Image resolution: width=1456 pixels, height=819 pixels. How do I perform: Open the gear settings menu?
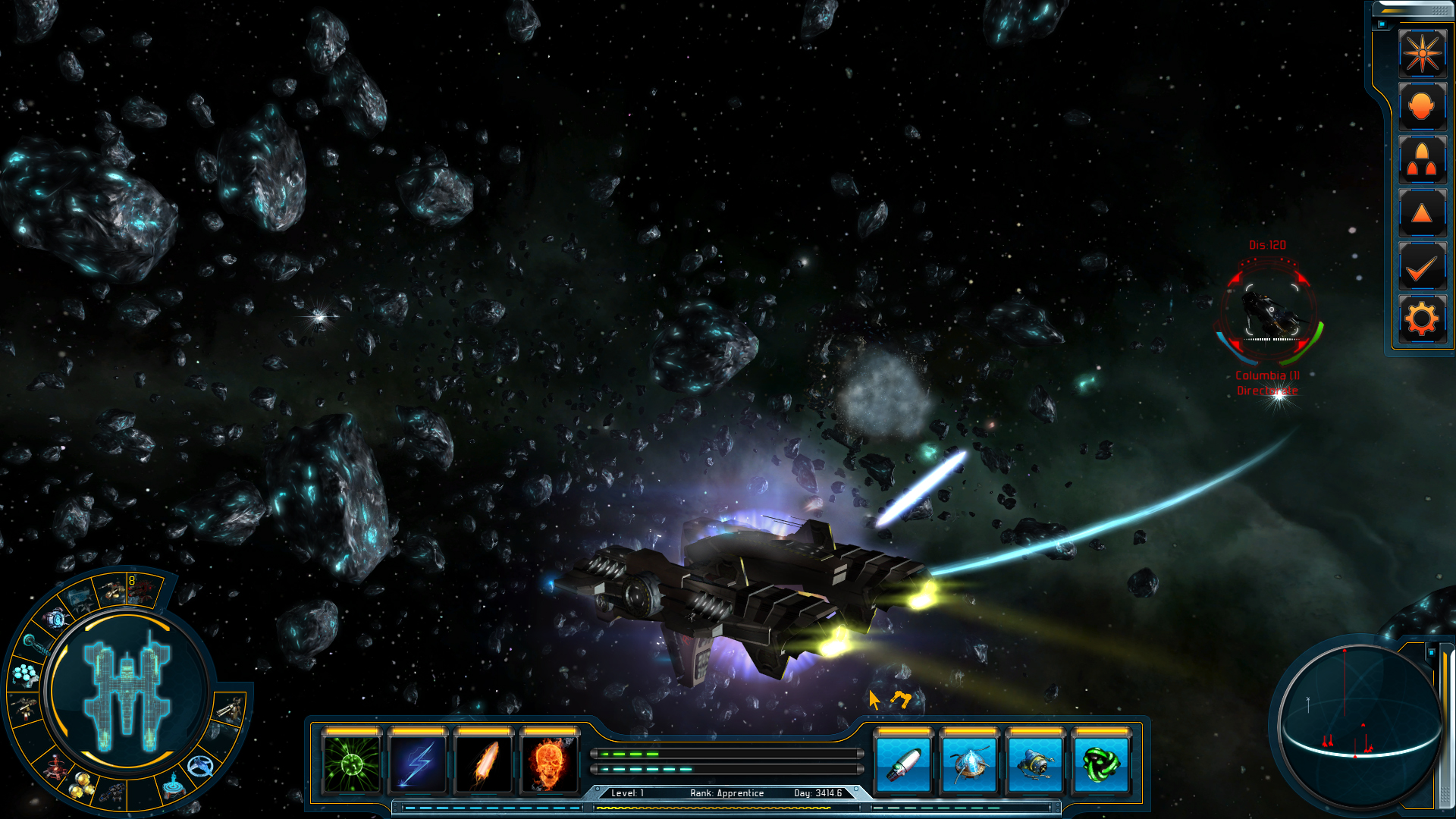tap(1422, 319)
